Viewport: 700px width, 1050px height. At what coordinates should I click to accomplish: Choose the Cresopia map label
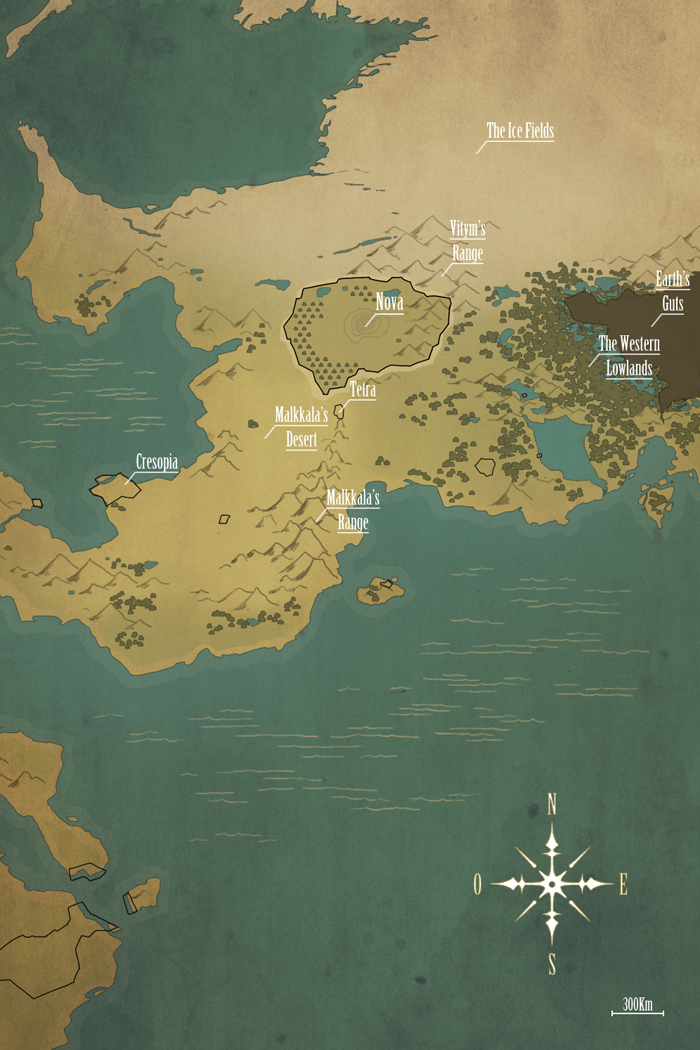tap(157, 462)
